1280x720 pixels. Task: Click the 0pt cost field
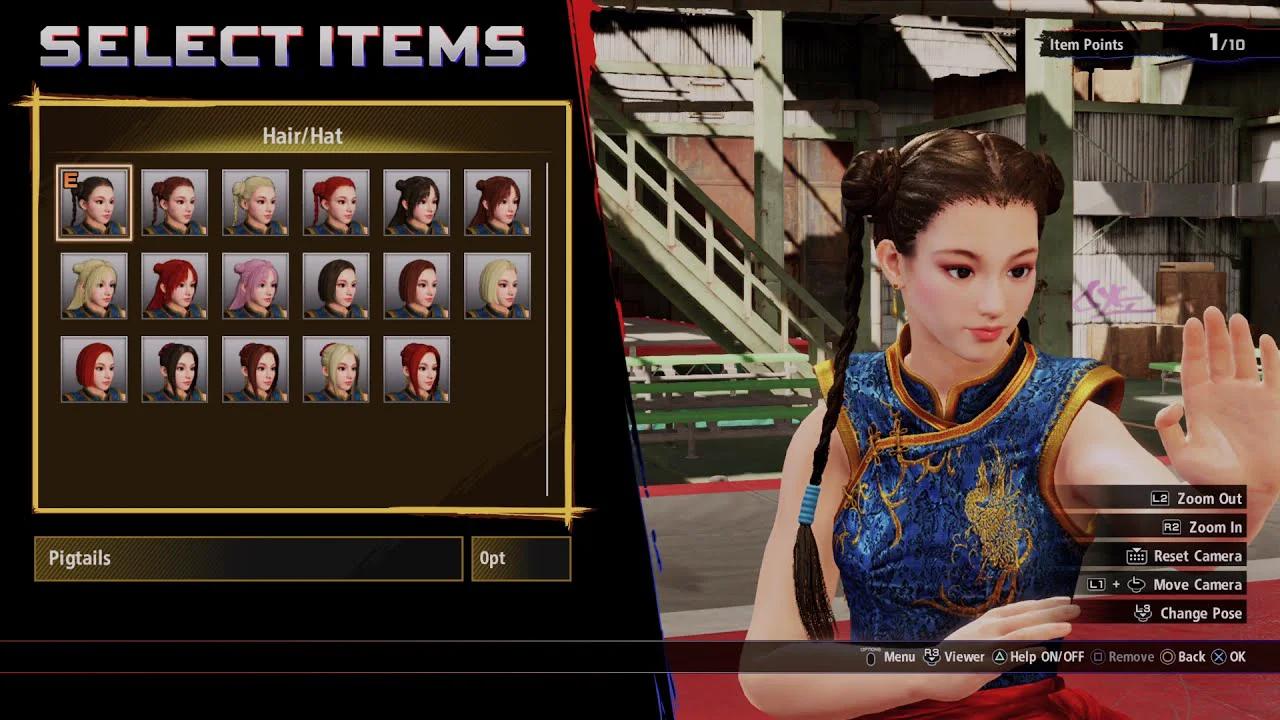point(520,558)
